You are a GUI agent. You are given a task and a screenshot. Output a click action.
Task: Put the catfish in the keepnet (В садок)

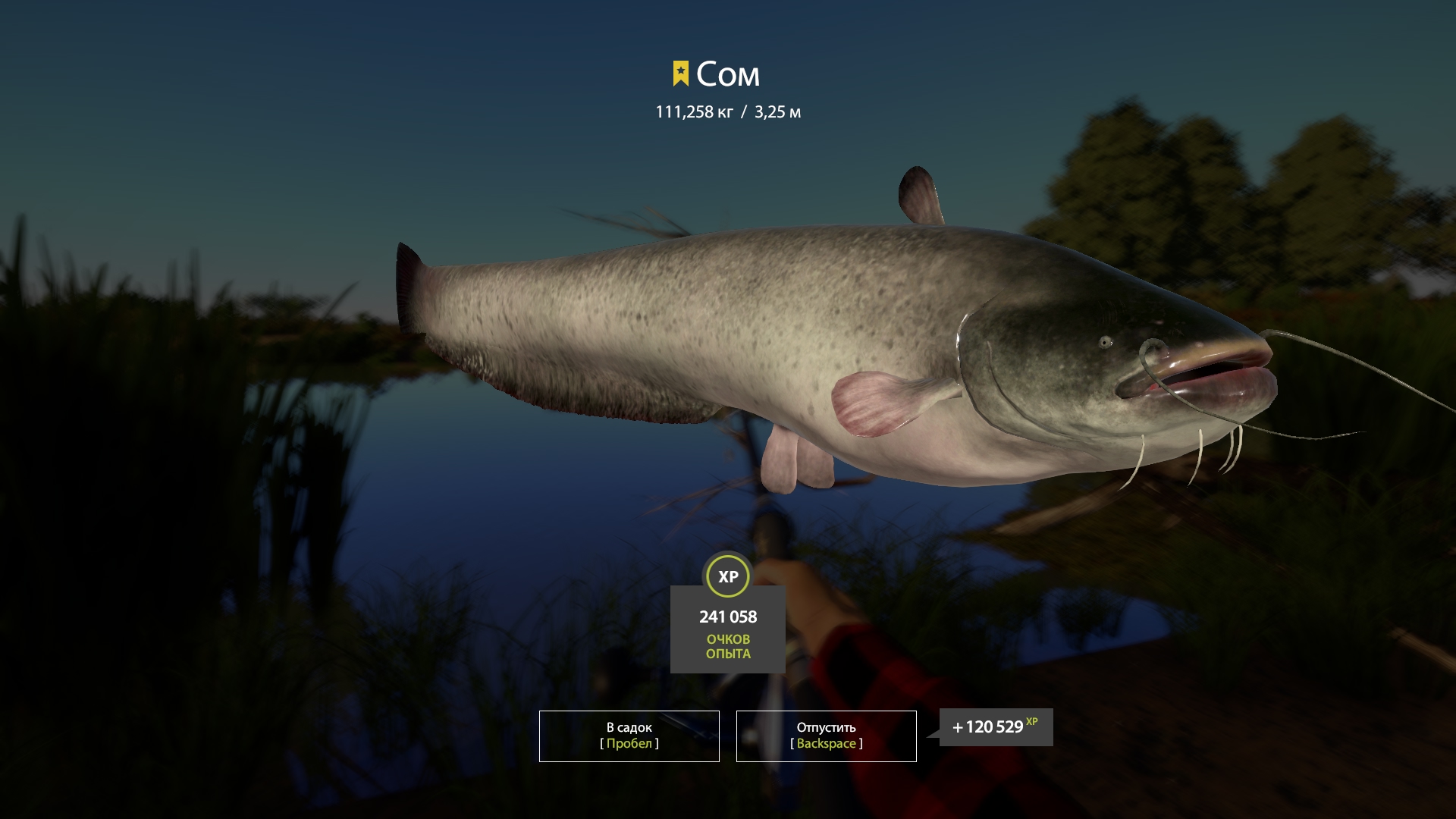point(629,736)
